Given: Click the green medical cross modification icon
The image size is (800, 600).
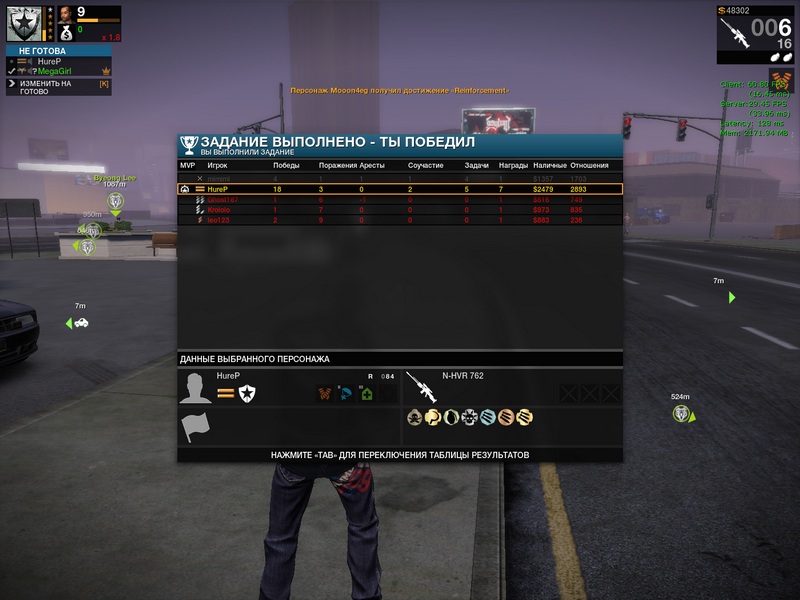Looking at the screenshot, I should [367, 393].
